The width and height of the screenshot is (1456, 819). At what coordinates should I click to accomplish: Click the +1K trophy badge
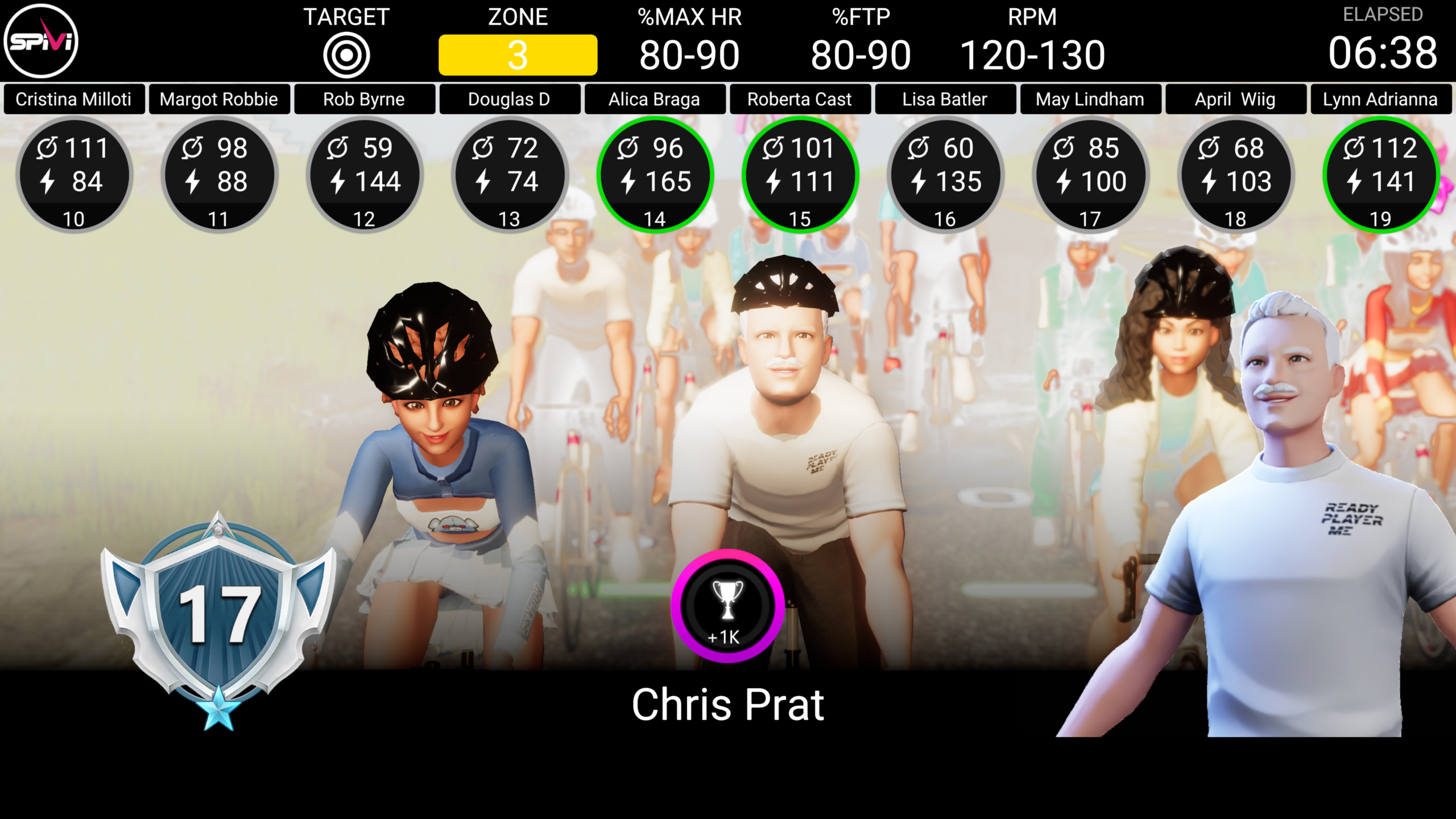click(727, 606)
